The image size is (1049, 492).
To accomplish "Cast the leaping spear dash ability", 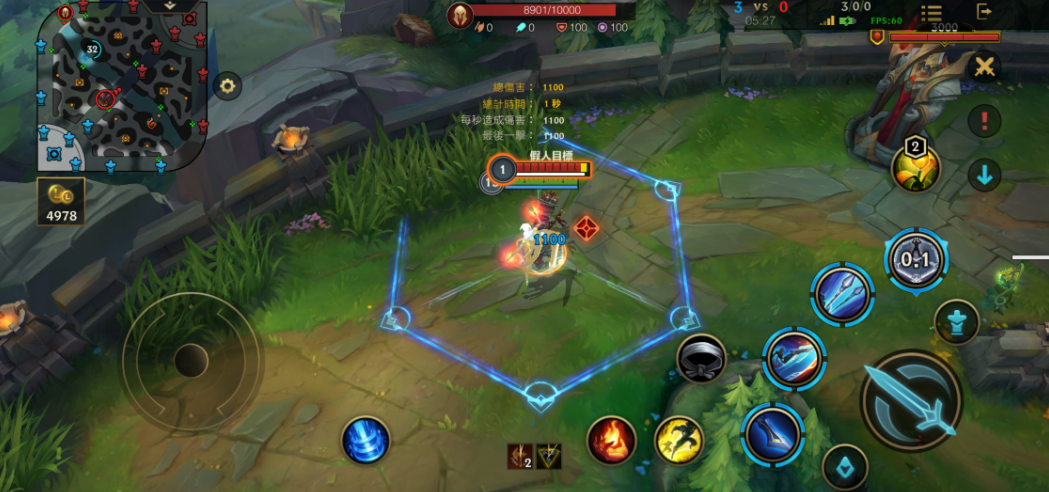I will [794, 357].
